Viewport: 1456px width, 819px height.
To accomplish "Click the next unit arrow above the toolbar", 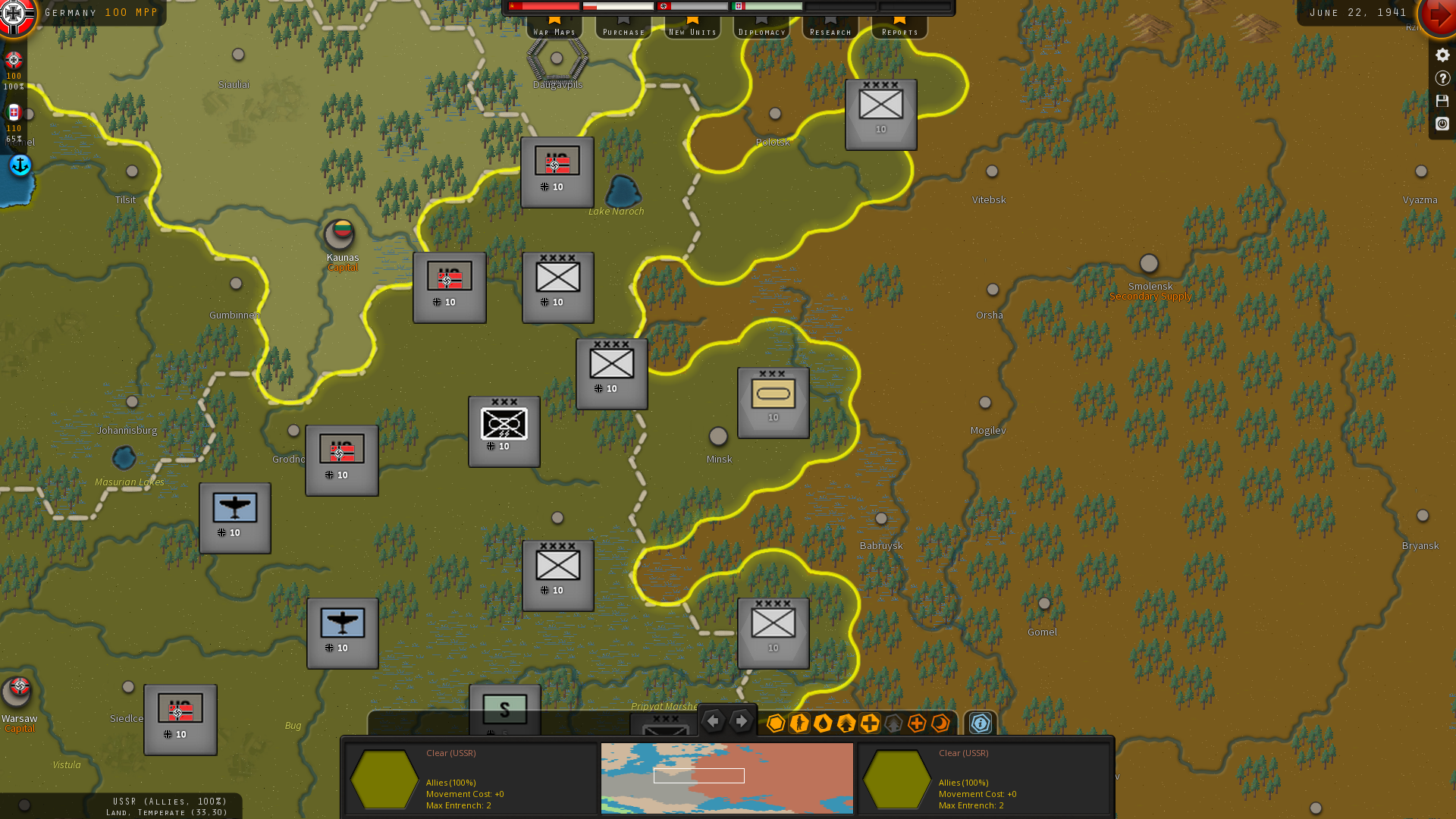I will coord(741,721).
